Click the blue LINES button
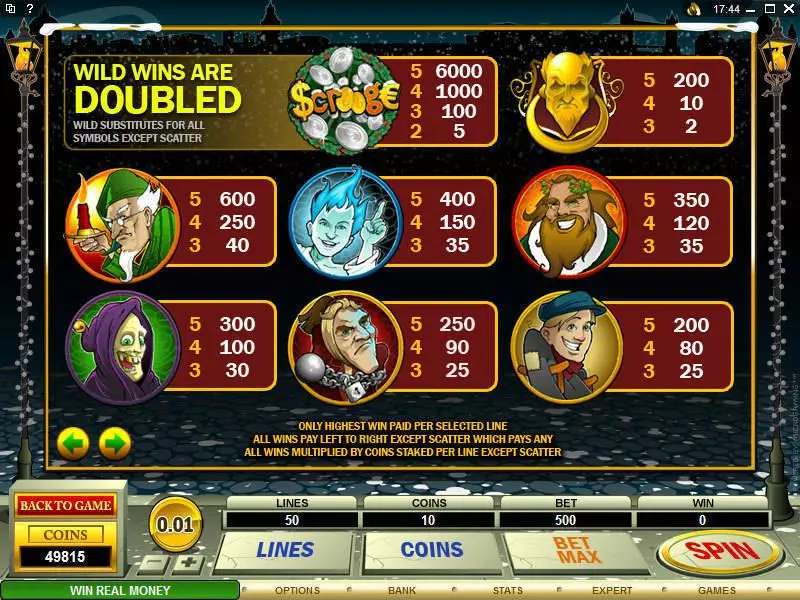The width and height of the screenshot is (800, 600). pos(285,549)
